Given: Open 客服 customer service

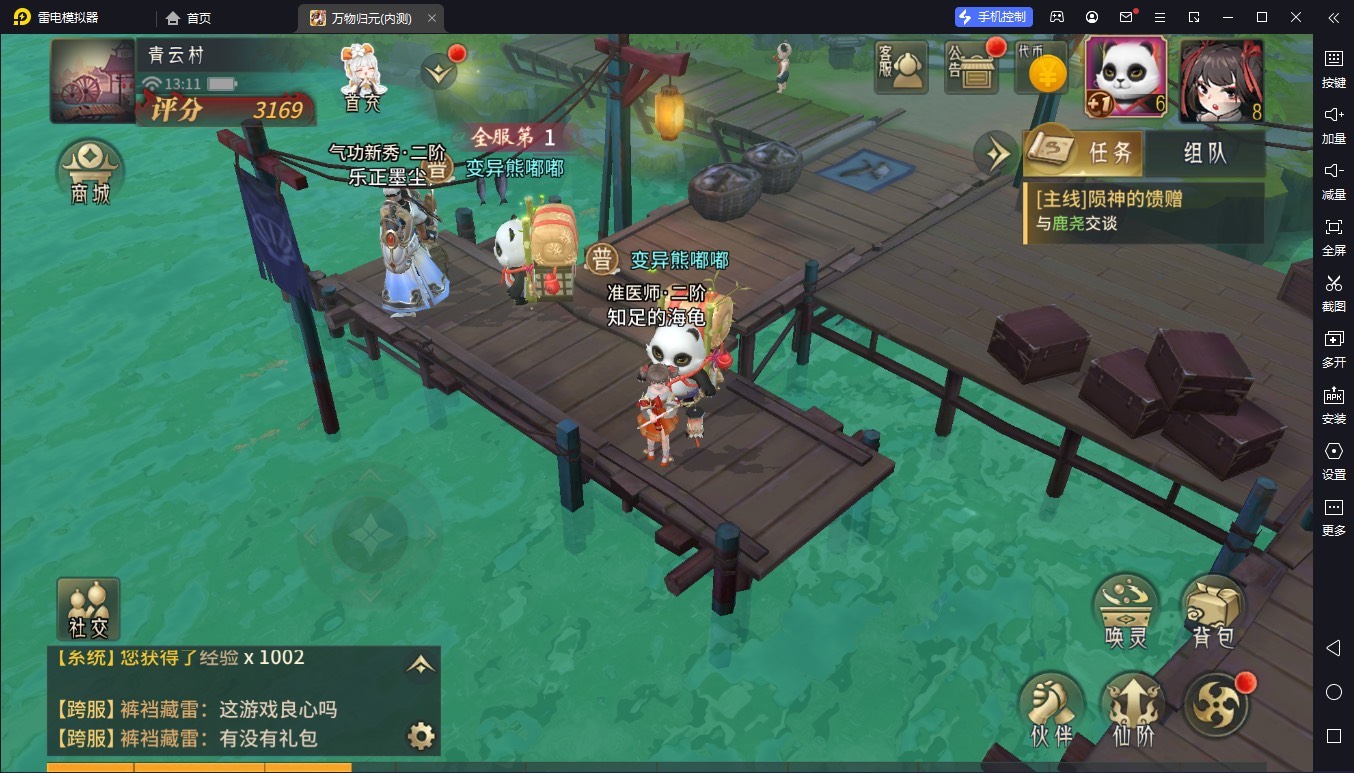Looking at the screenshot, I should pos(901,68).
